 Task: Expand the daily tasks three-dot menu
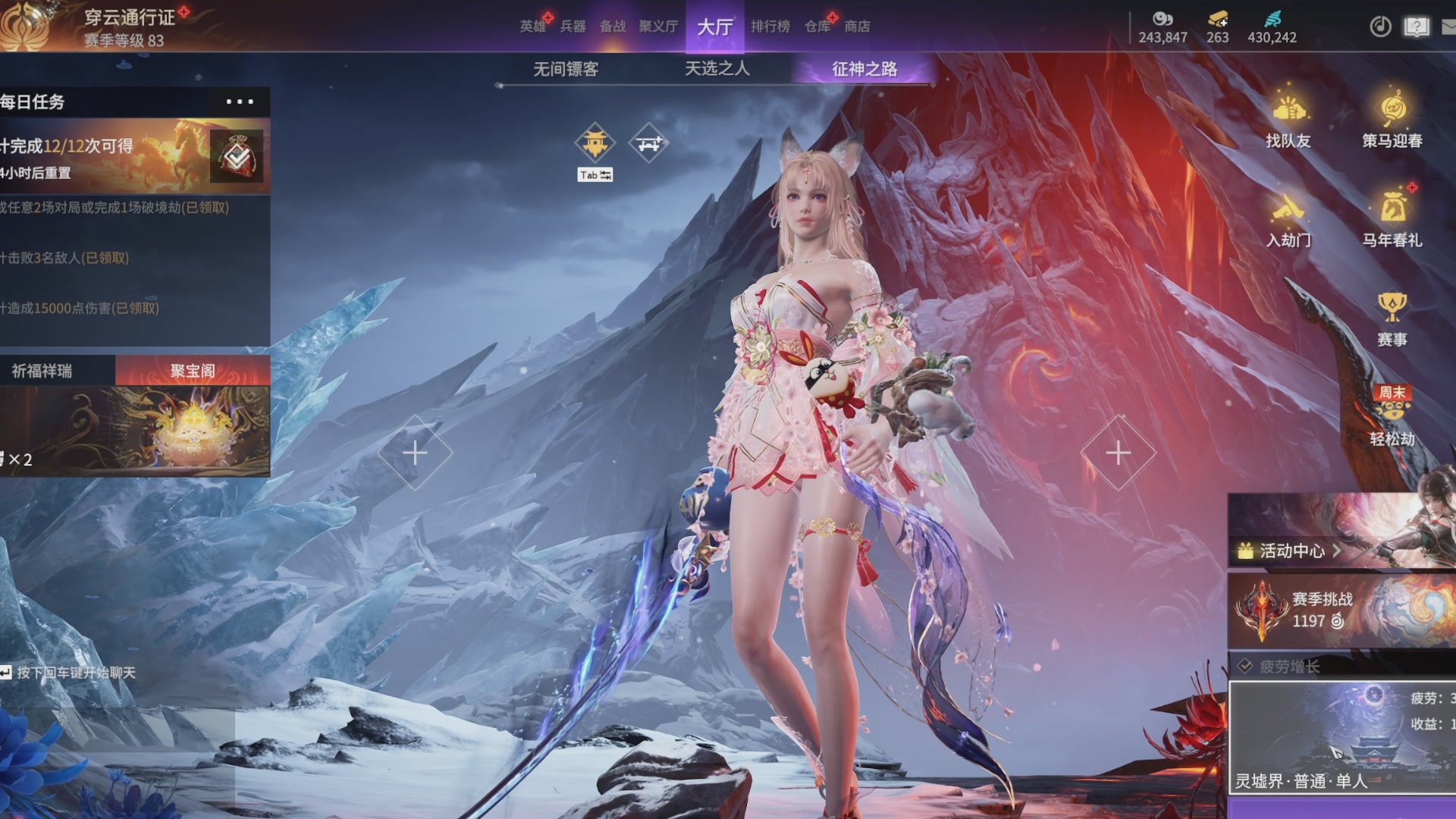(240, 102)
